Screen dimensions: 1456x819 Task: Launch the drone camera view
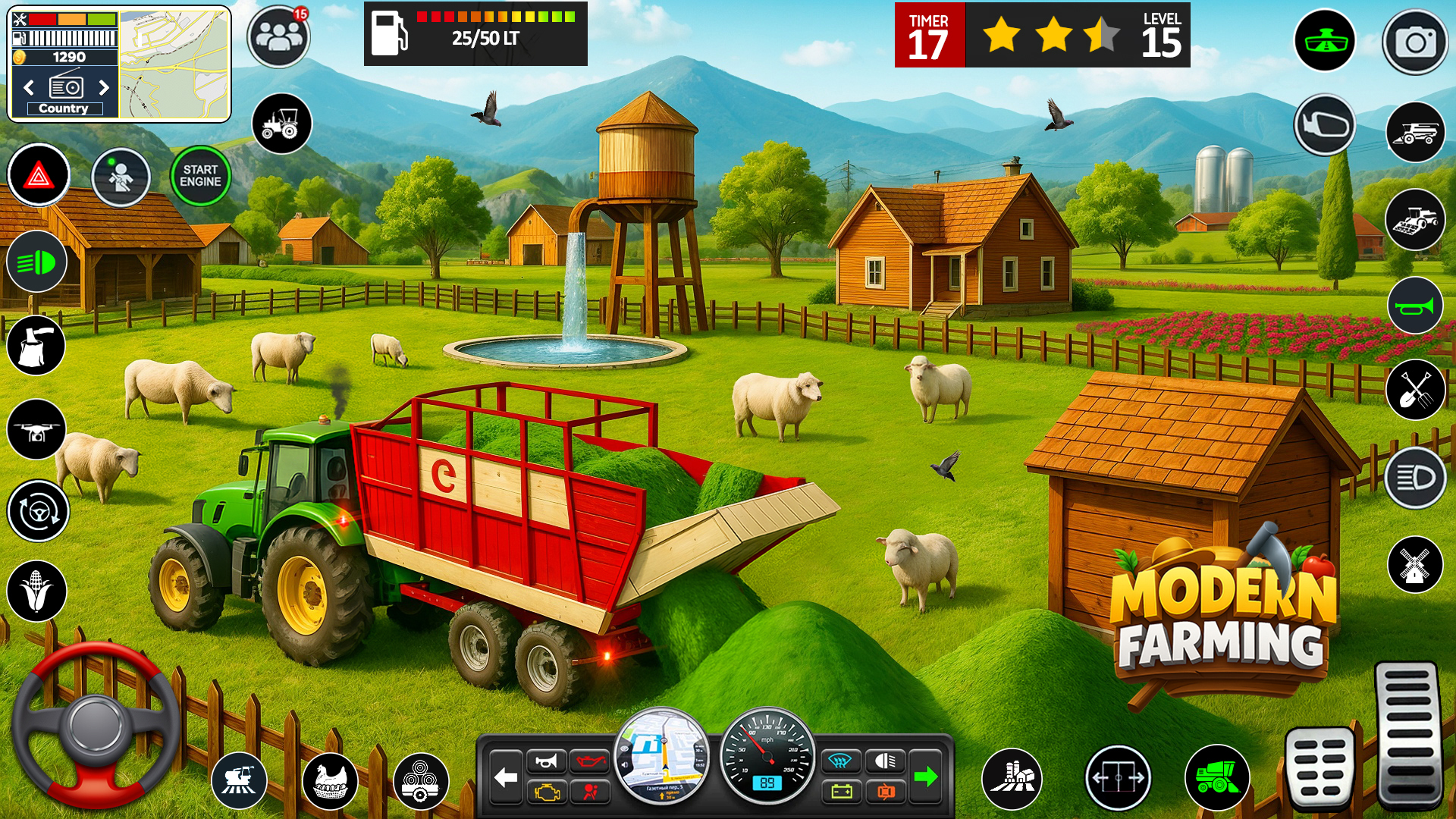pos(36,430)
